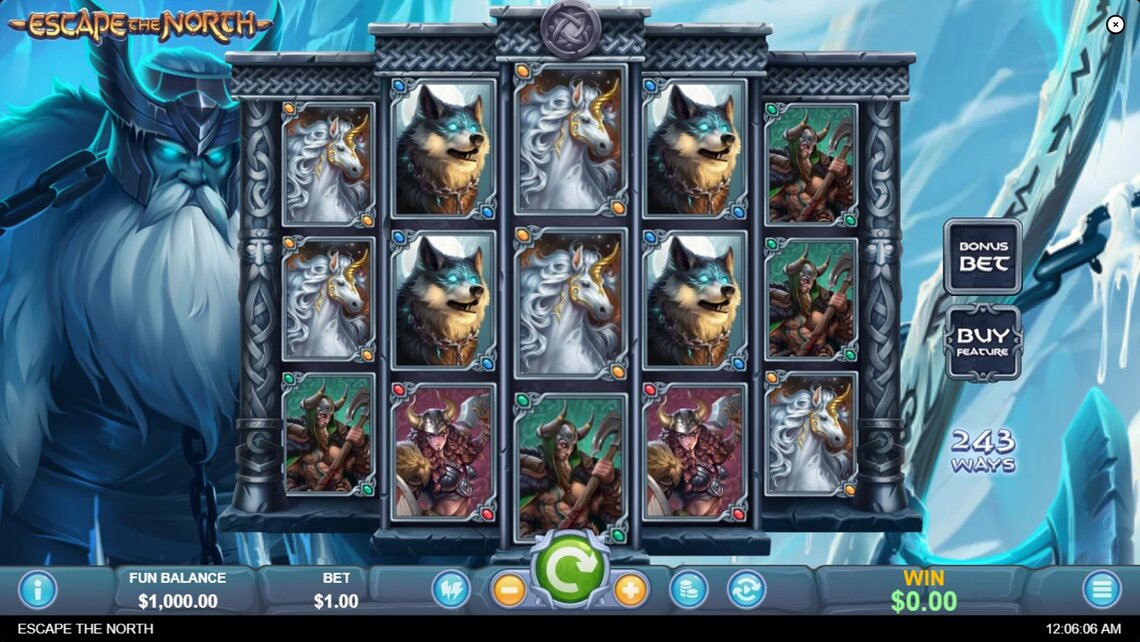Viewport: 1140px width, 642px height.
Task: Close the game with the X button
Action: click(x=1116, y=25)
